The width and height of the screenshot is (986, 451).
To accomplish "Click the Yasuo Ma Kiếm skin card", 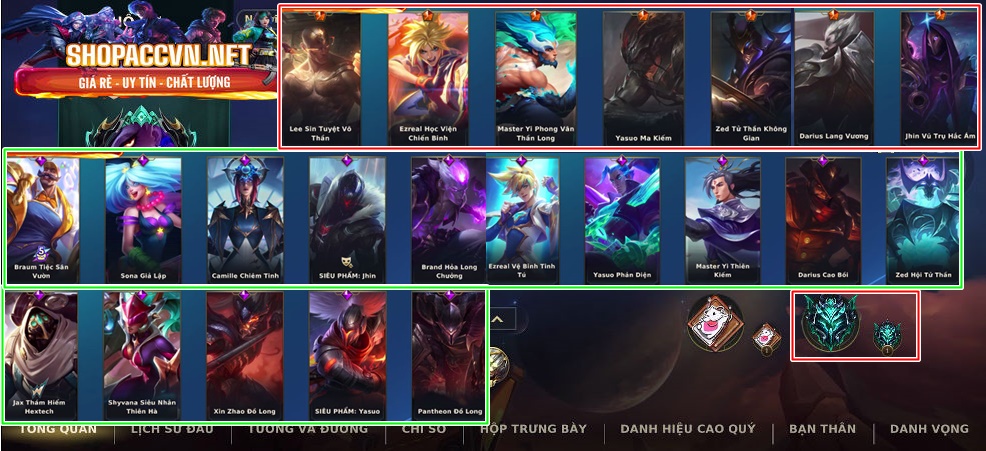I will pos(643,78).
